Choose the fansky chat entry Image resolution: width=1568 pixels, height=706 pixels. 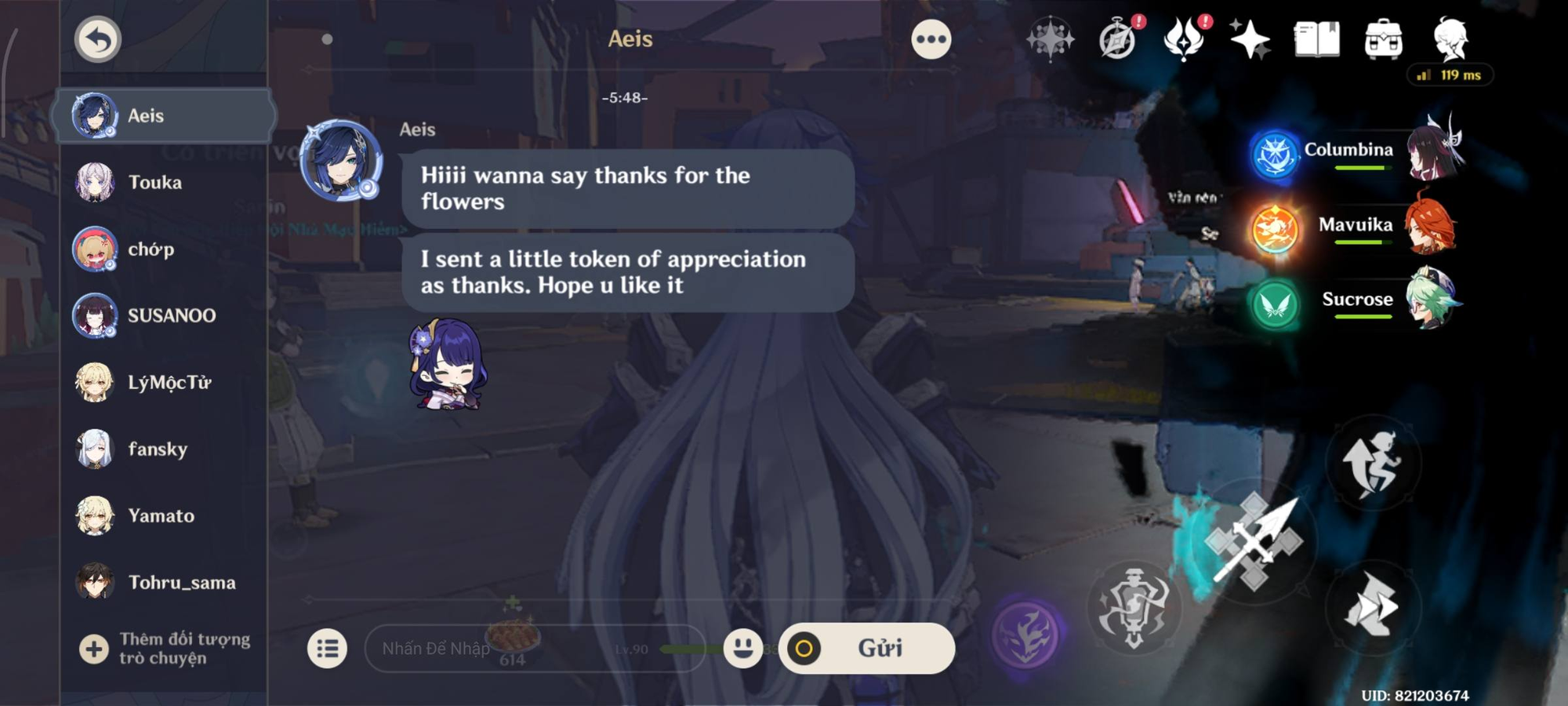(165, 449)
